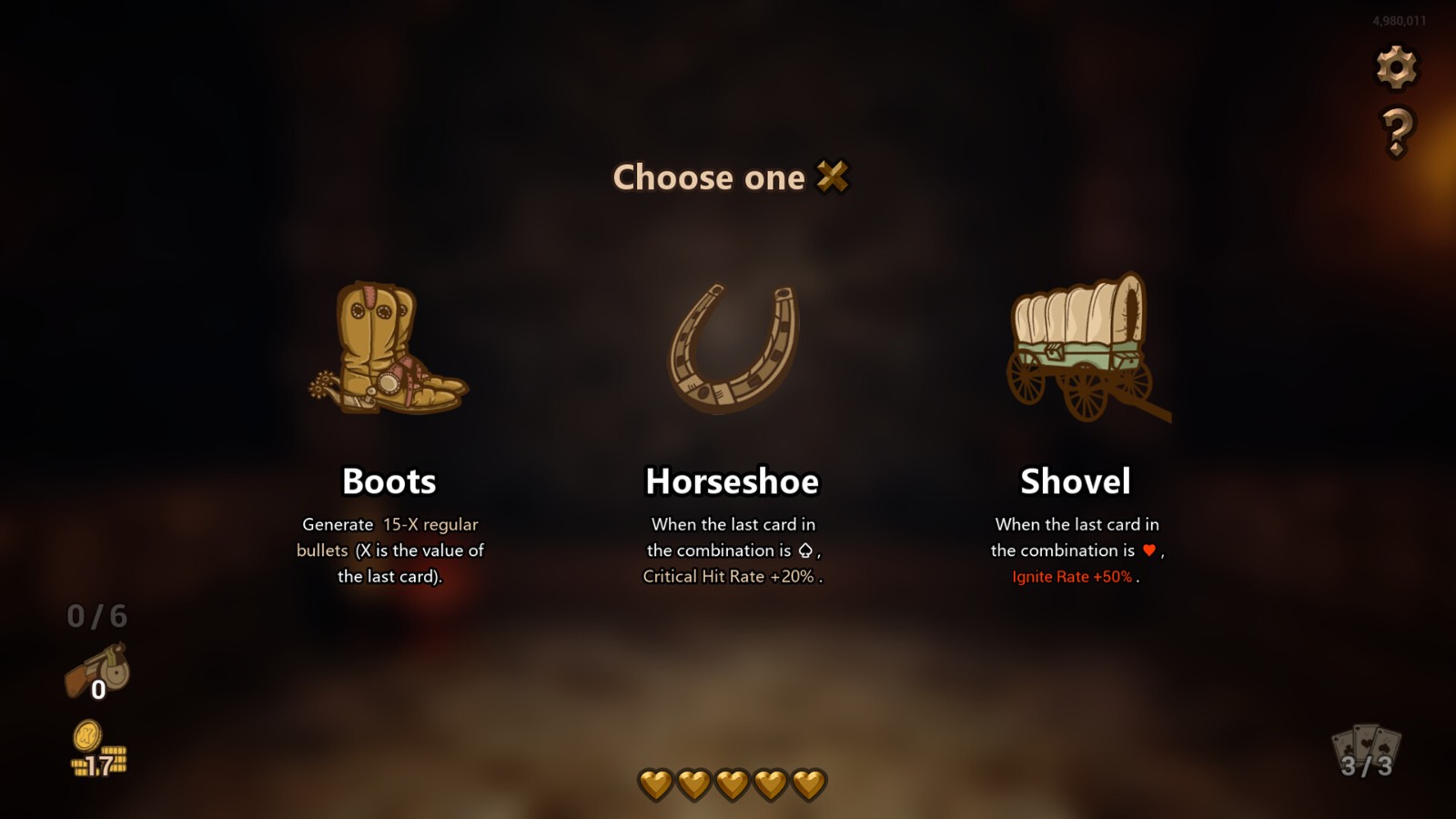Image resolution: width=1456 pixels, height=819 pixels.
Task: Click the heart symbol in Shovel's description
Action: coord(1148,551)
